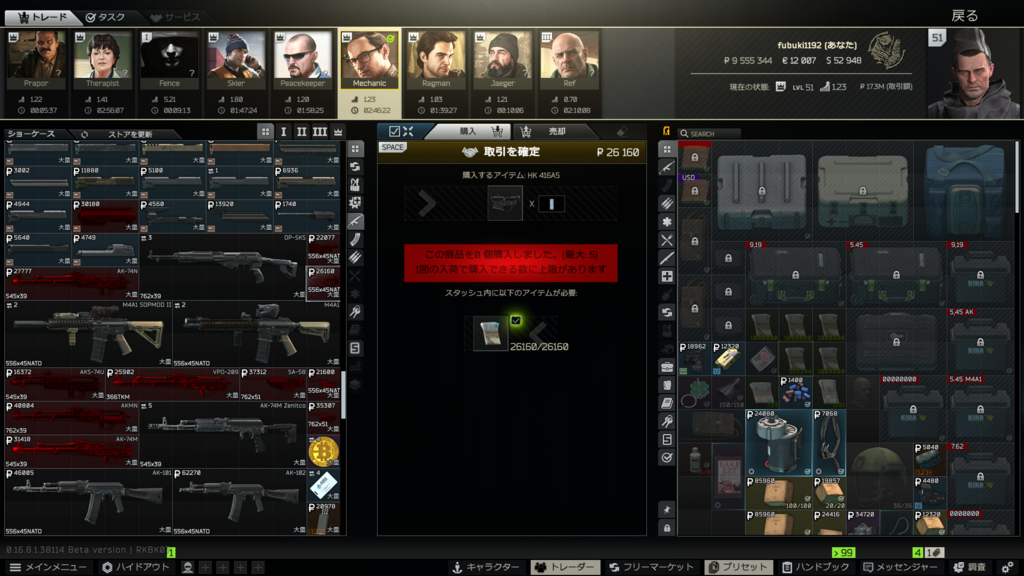The width and height of the screenshot is (1024, 576).
Task: Open the Prapor trader
Action: 36,56
